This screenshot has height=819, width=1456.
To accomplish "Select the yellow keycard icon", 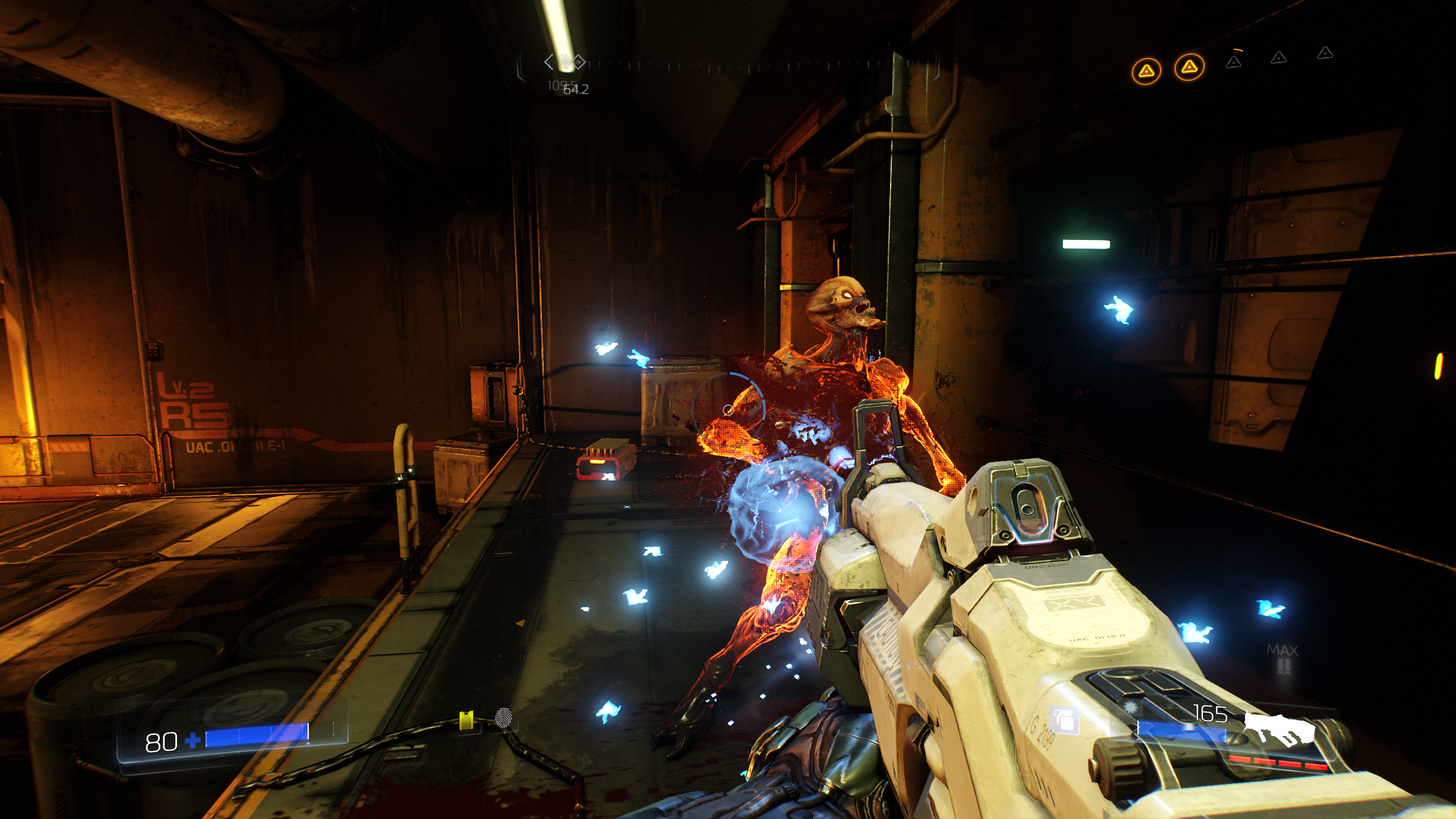I will pos(466,720).
